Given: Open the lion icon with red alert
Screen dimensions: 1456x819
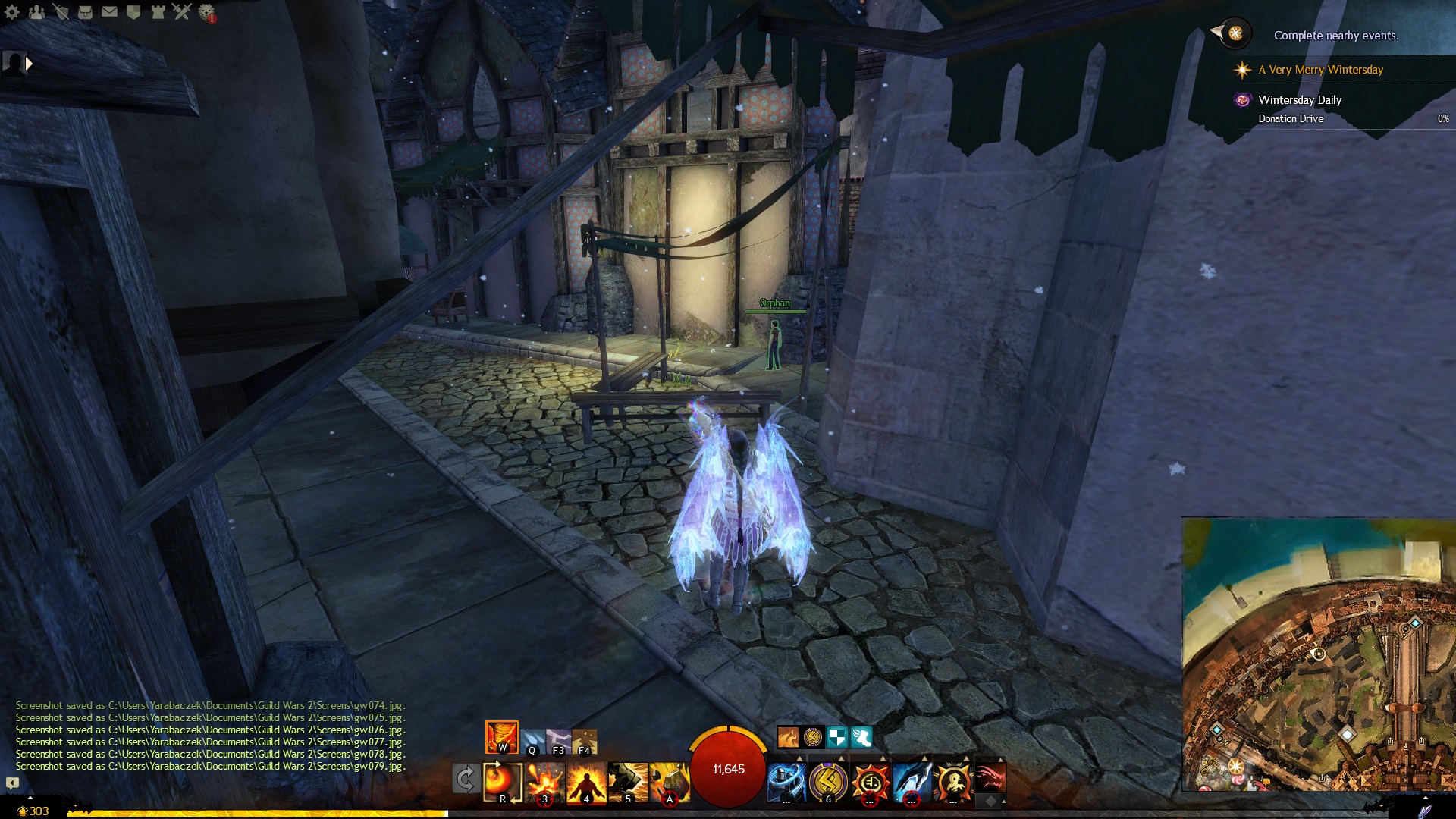Looking at the screenshot, I should point(206,12).
